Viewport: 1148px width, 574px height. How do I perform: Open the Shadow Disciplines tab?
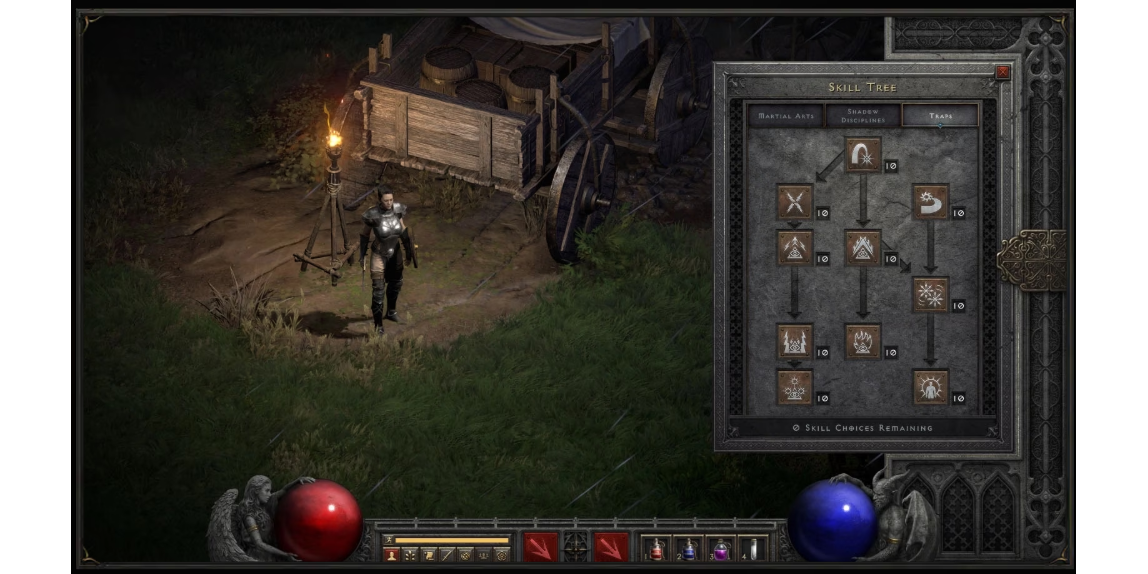point(862,115)
